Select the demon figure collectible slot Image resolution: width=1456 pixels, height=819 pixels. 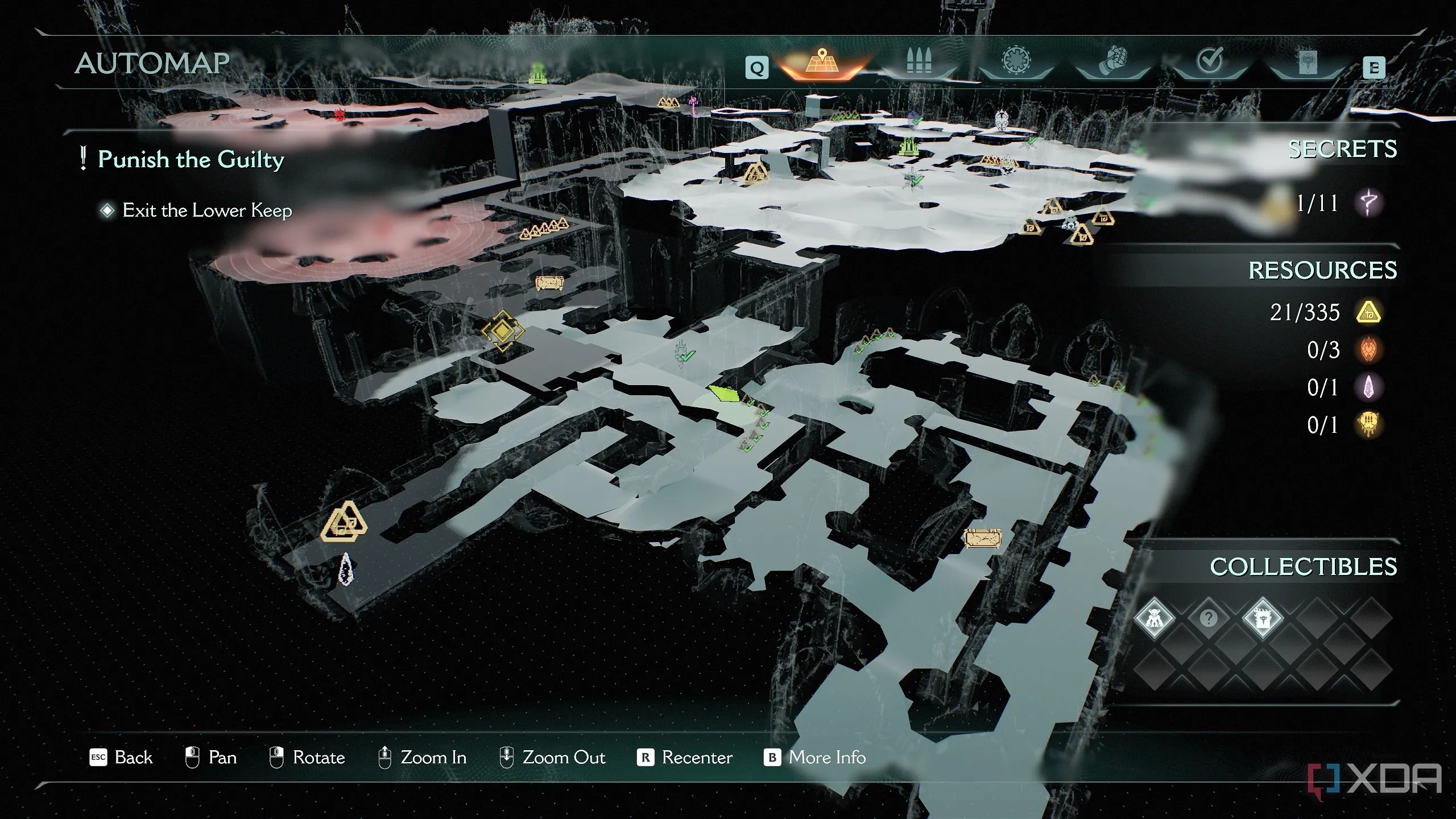click(1154, 618)
